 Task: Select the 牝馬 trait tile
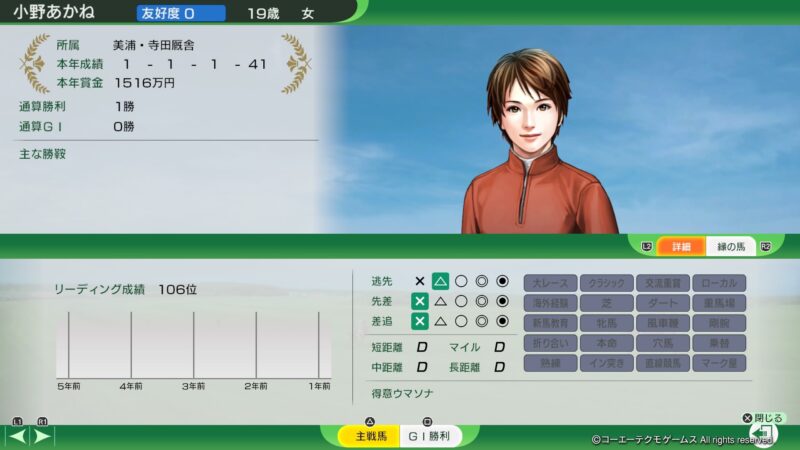point(607,323)
